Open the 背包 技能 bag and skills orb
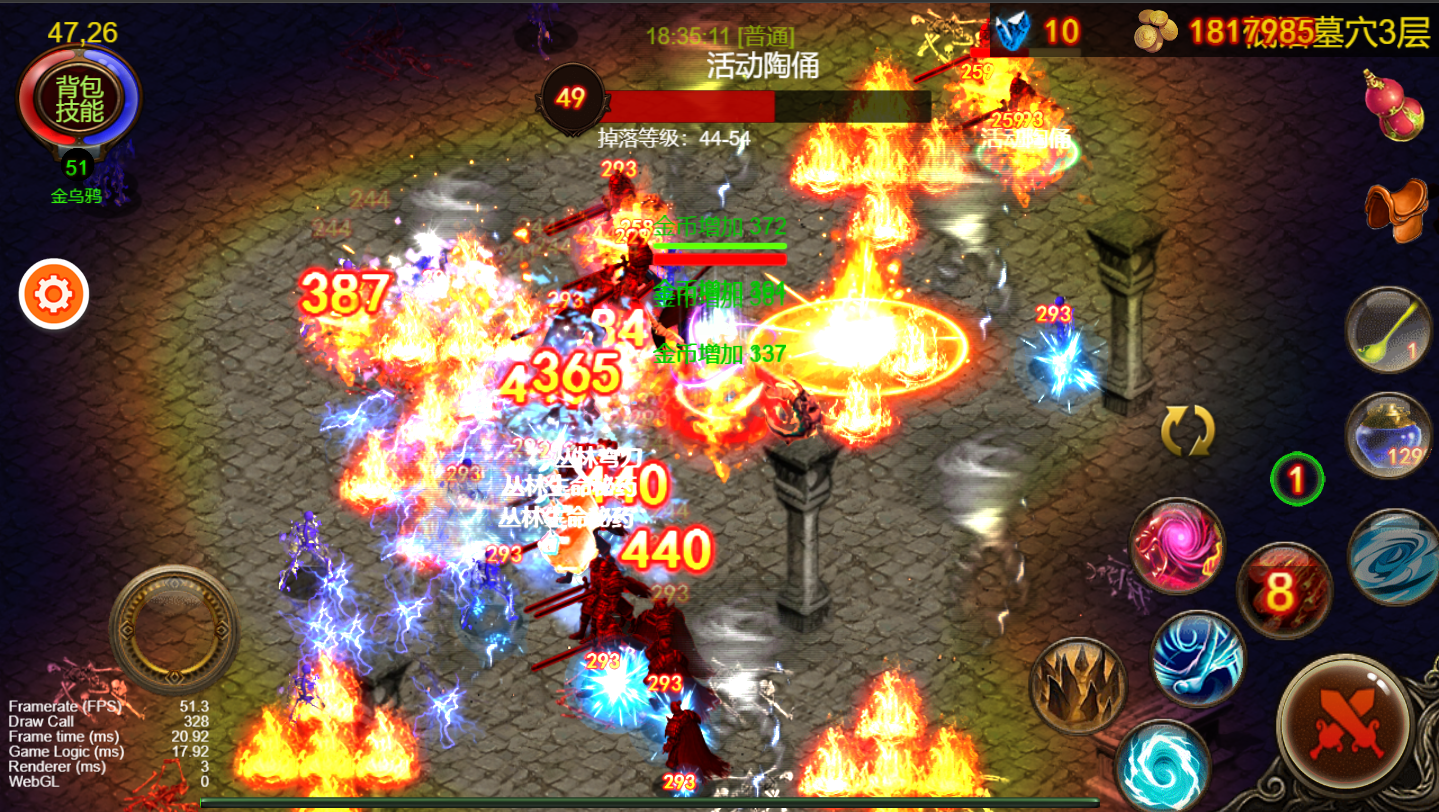 click(x=78, y=98)
